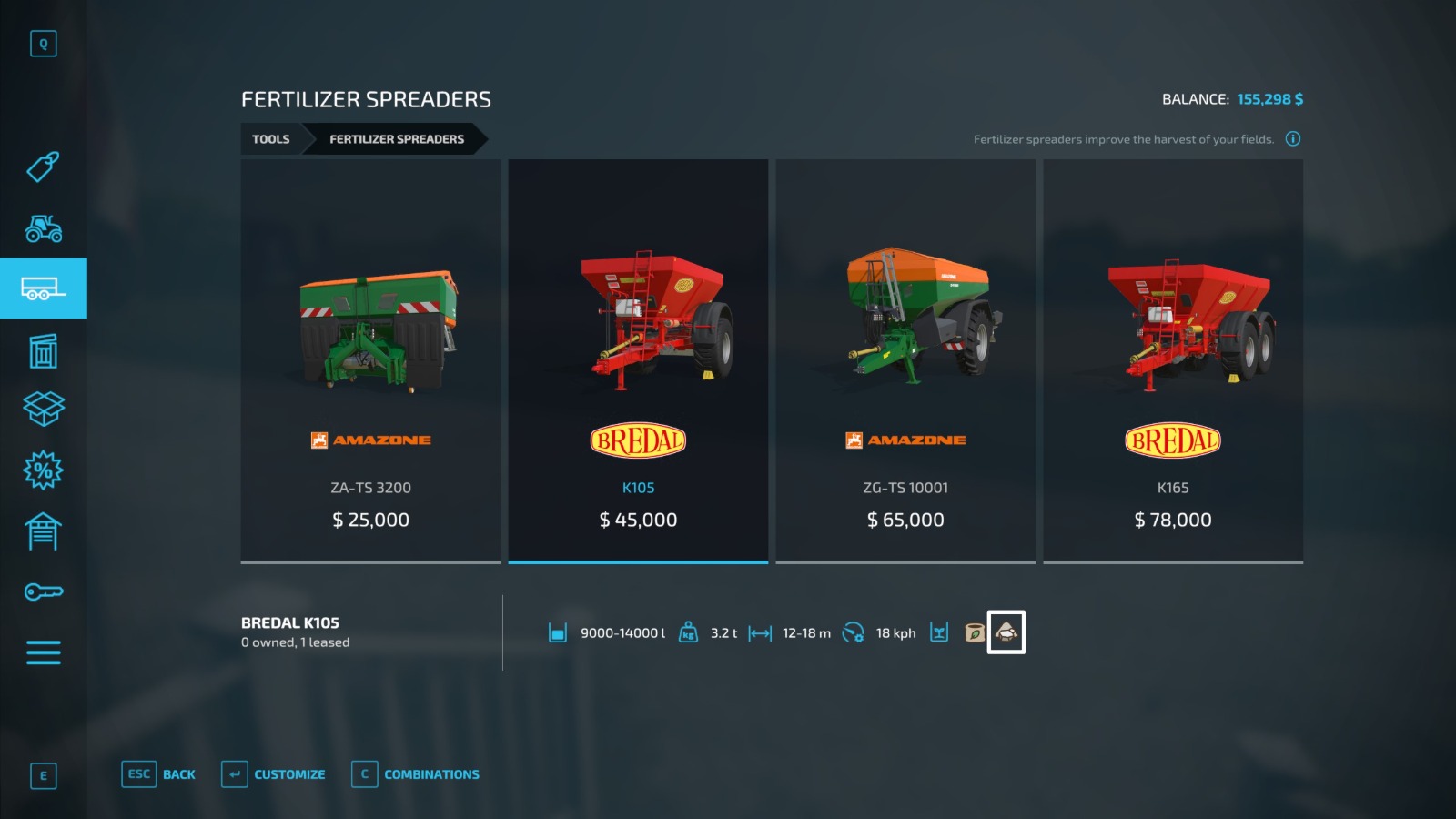
Task: Open the info icon beside the description
Action: coord(1292,139)
